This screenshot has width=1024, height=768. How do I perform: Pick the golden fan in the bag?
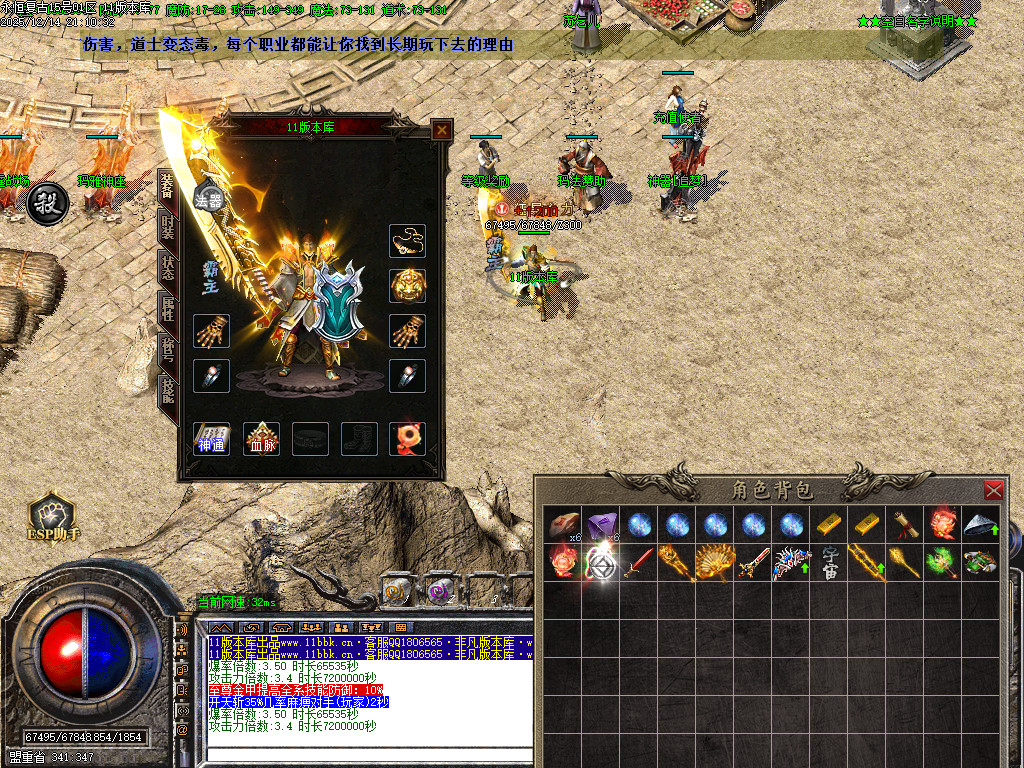click(715, 562)
